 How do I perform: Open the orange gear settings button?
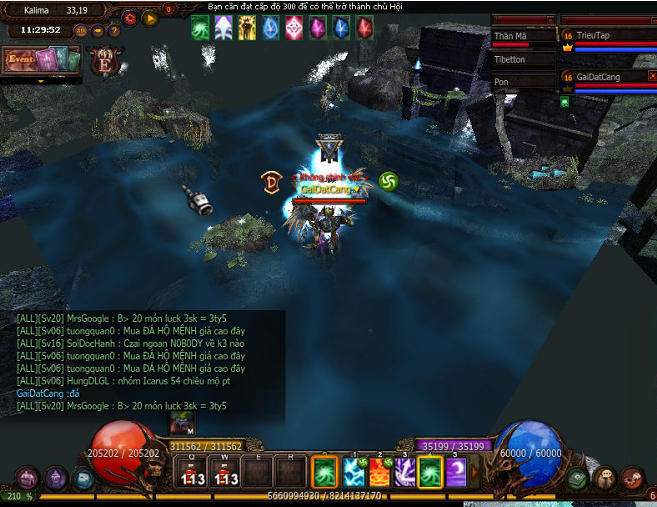(x=130, y=18)
